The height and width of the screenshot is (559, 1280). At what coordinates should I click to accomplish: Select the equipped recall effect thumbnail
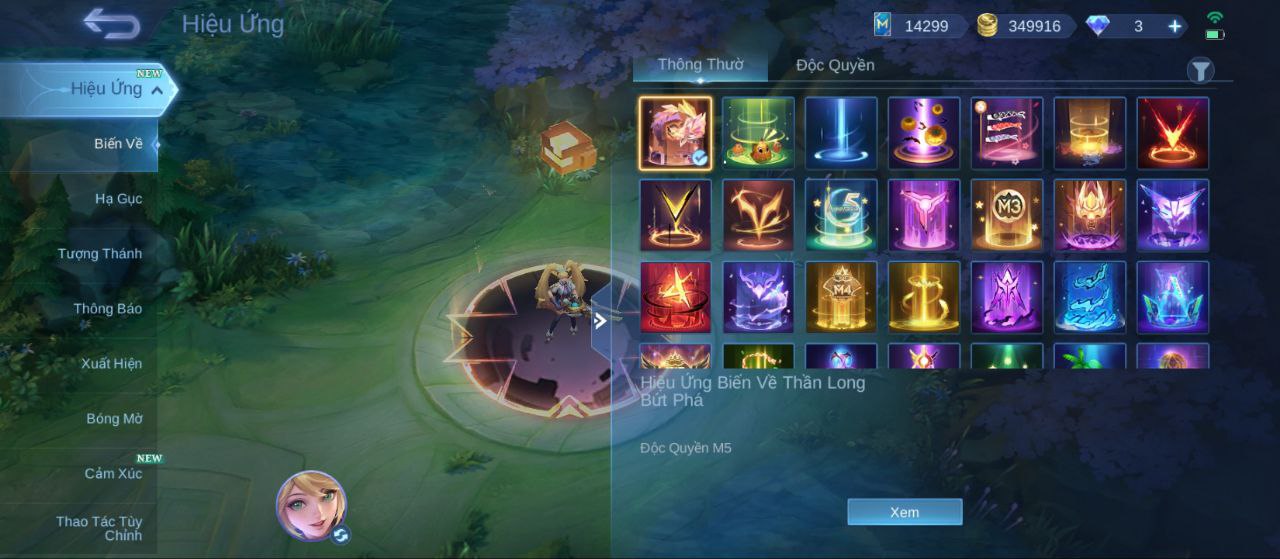(676, 133)
